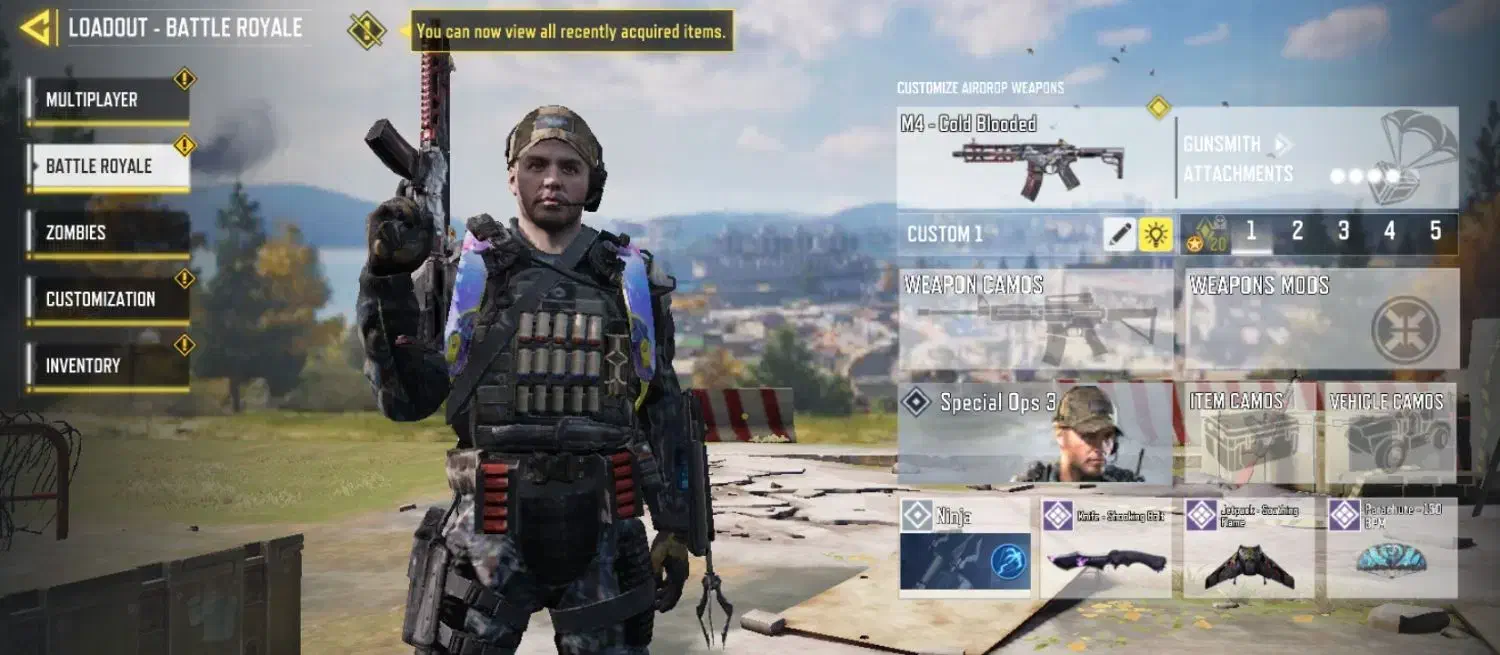Go back using the yellow arrow
Viewport: 1500px width, 655px height.
coord(36,28)
